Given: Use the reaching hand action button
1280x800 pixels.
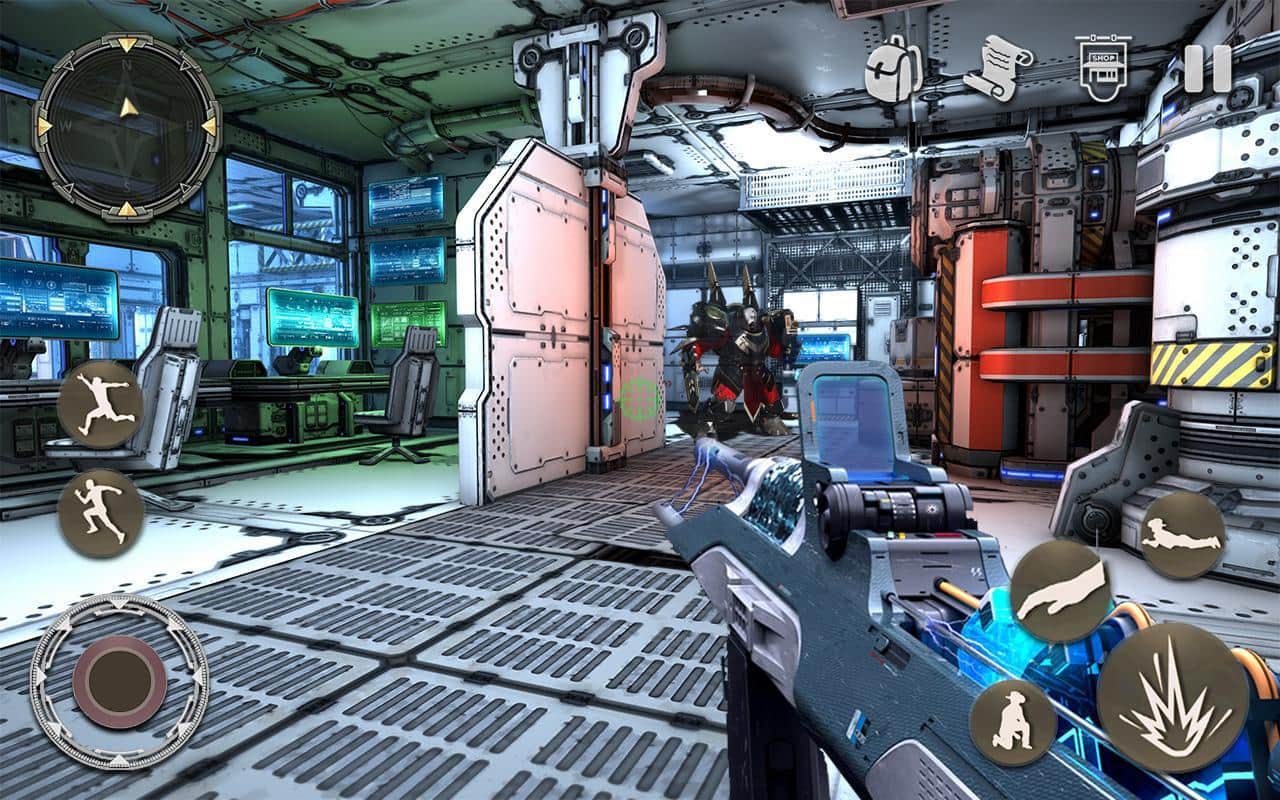Looking at the screenshot, I should tap(1060, 591).
